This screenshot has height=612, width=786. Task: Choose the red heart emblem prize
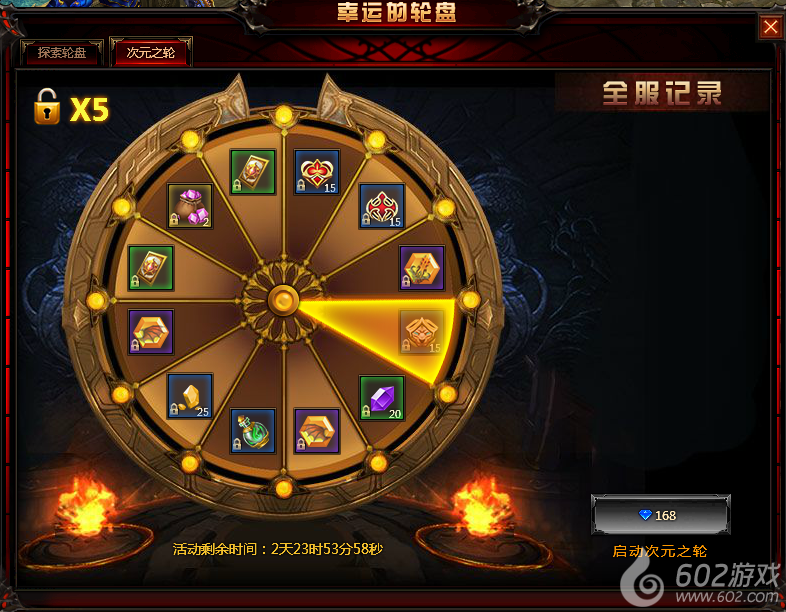(x=317, y=173)
